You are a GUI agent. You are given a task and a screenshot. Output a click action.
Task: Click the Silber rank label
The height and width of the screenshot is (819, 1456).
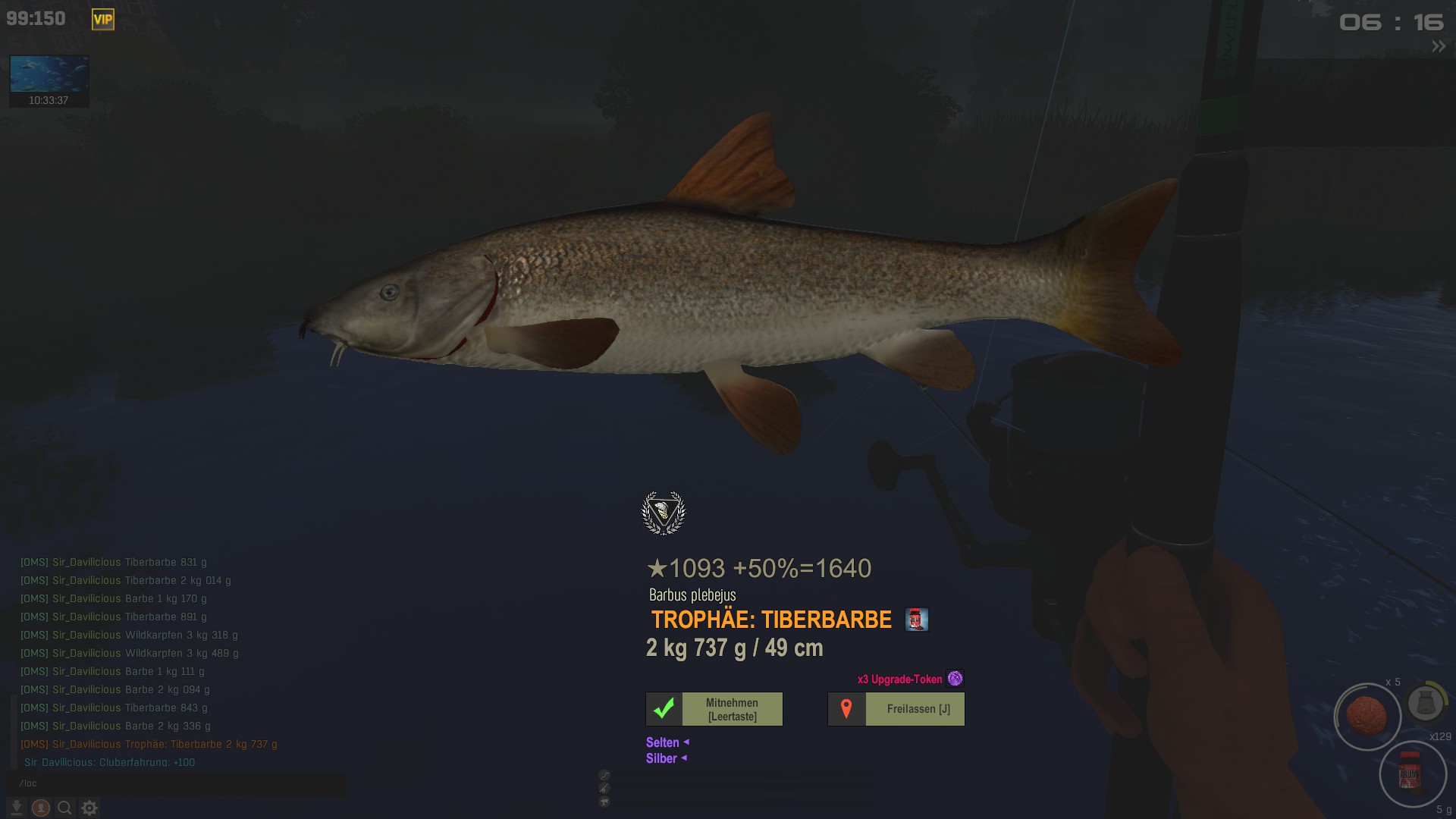661,758
